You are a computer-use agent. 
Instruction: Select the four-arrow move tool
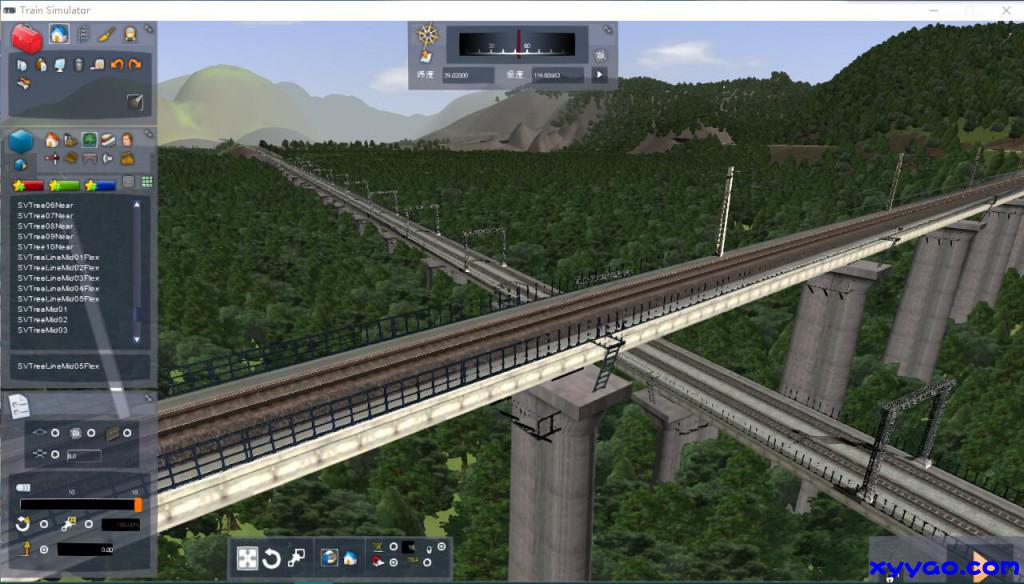(x=247, y=557)
